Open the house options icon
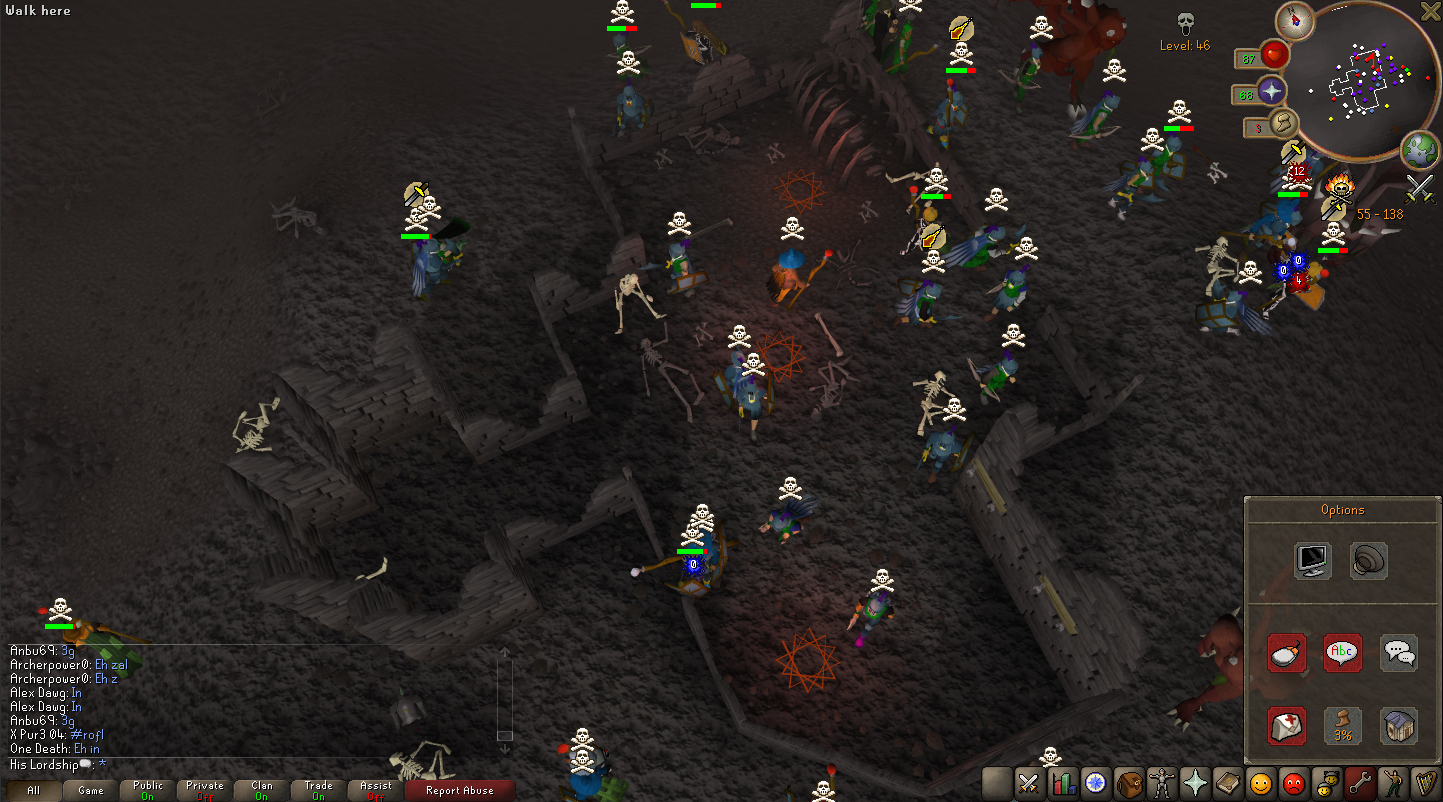The width and height of the screenshot is (1443, 802). tap(1399, 726)
